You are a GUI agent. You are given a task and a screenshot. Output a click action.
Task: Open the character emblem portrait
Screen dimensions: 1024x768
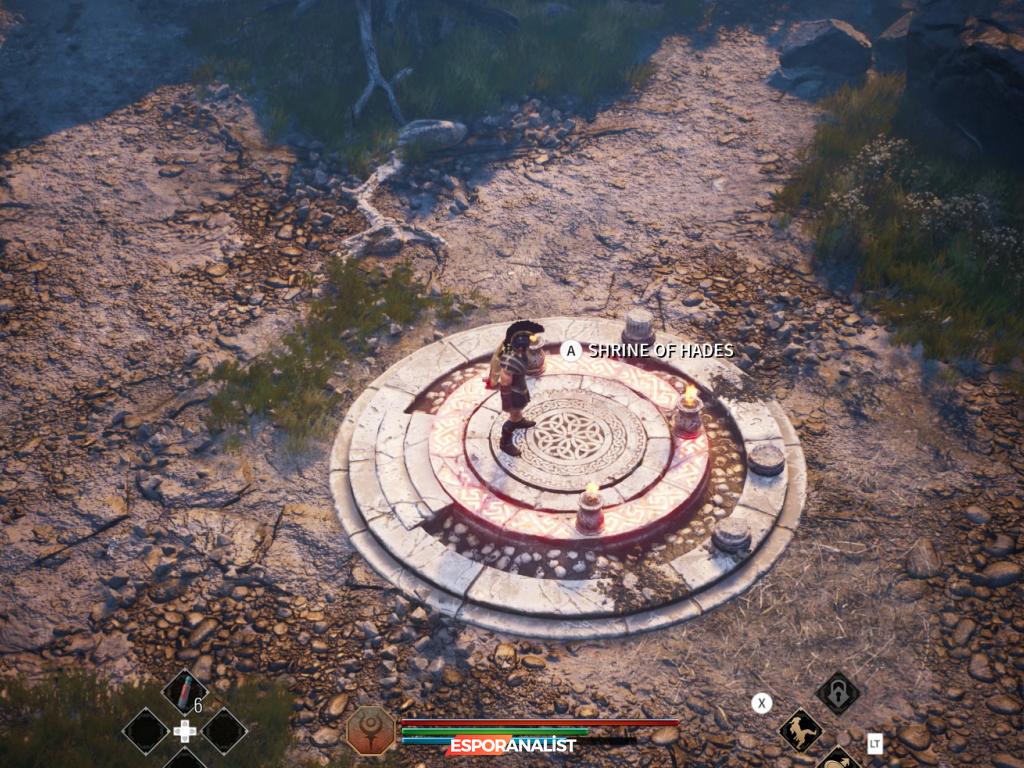(x=370, y=730)
